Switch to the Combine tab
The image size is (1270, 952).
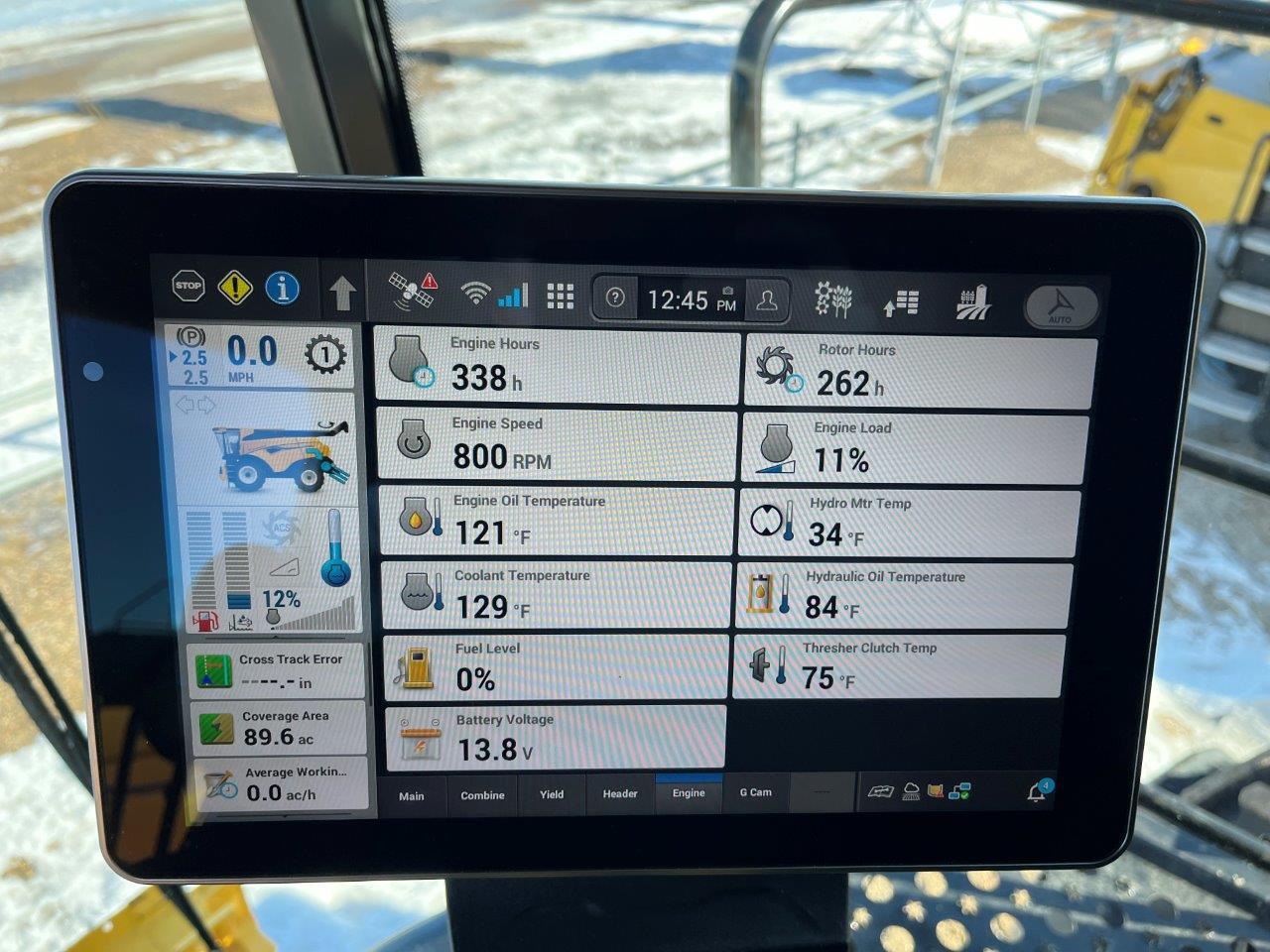482,794
